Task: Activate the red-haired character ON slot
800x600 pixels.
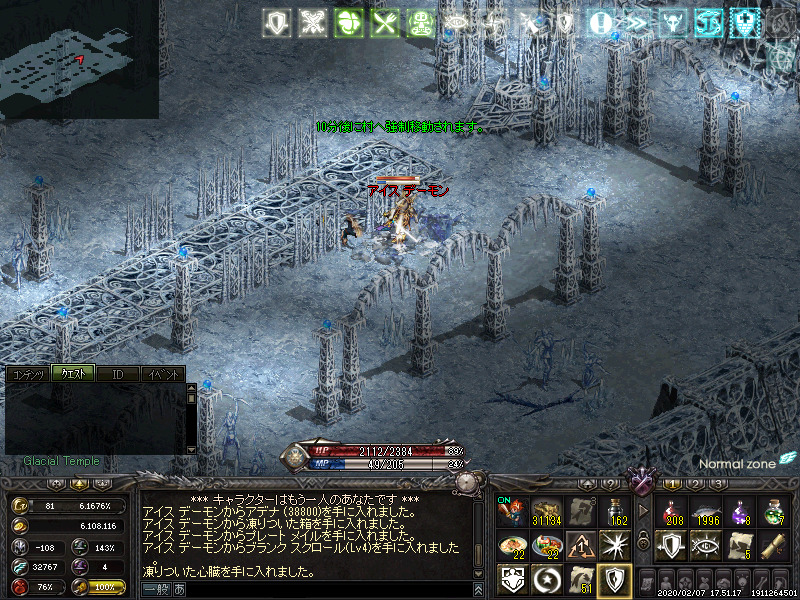Action: [512, 512]
